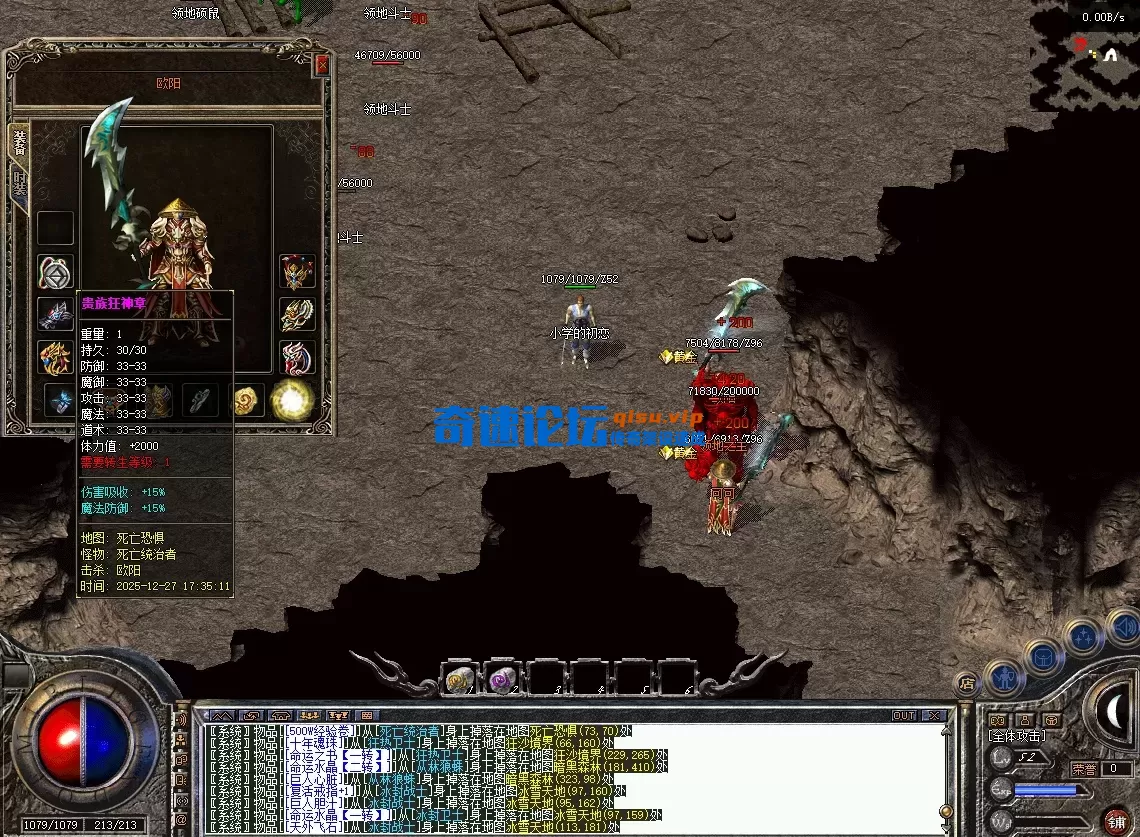Select the golden dragon ring equipment slot
The height and width of the screenshot is (837, 1140).
coord(55,356)
